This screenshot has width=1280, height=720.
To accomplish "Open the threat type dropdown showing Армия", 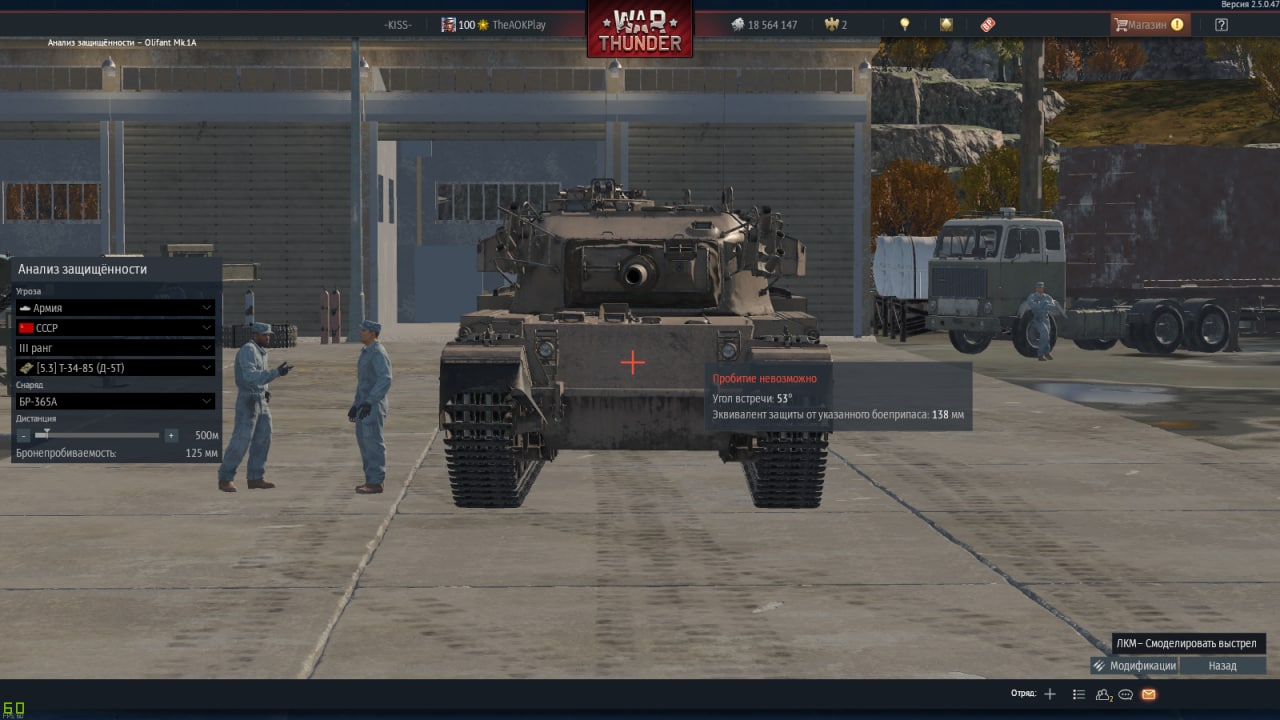I will [116, 308].
